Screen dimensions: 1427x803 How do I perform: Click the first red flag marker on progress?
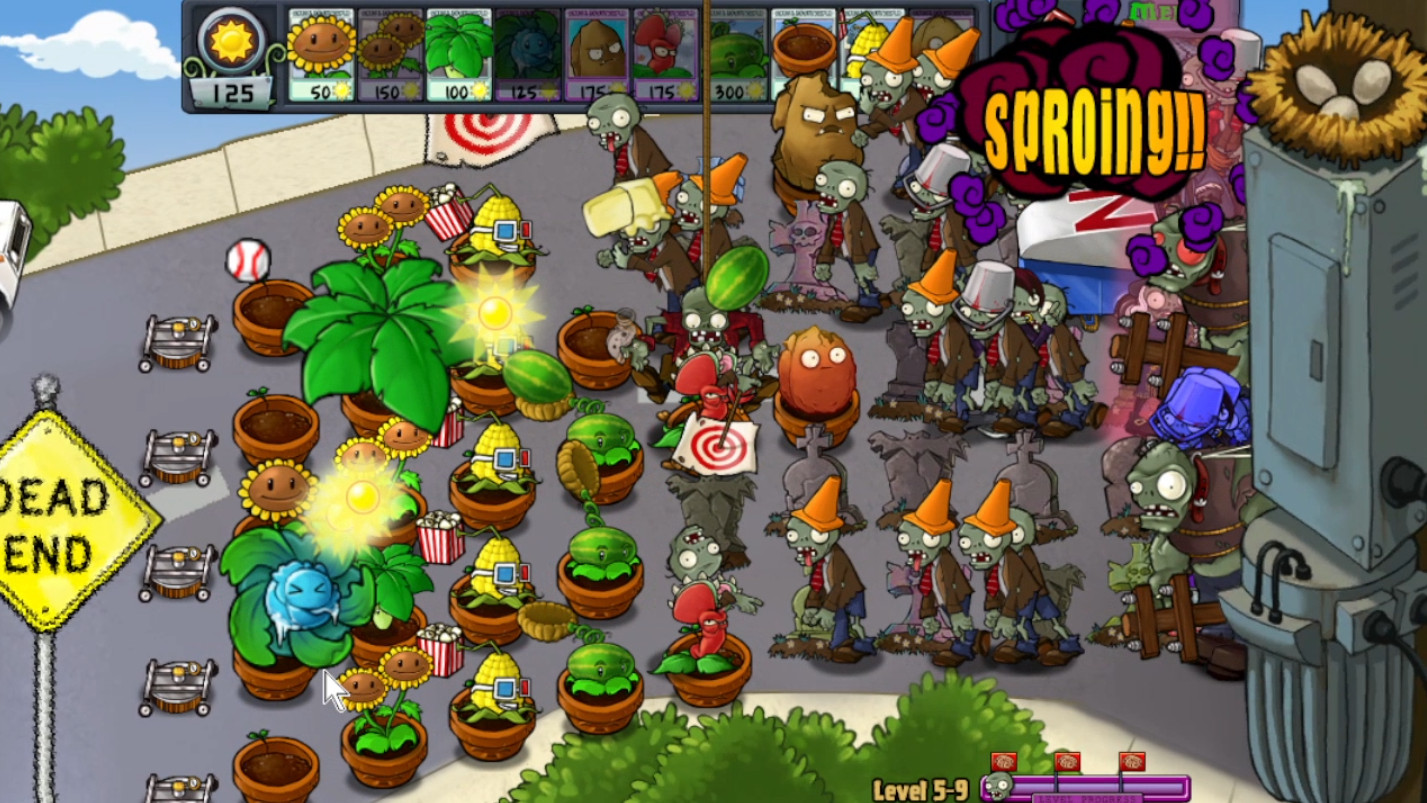1004,760
